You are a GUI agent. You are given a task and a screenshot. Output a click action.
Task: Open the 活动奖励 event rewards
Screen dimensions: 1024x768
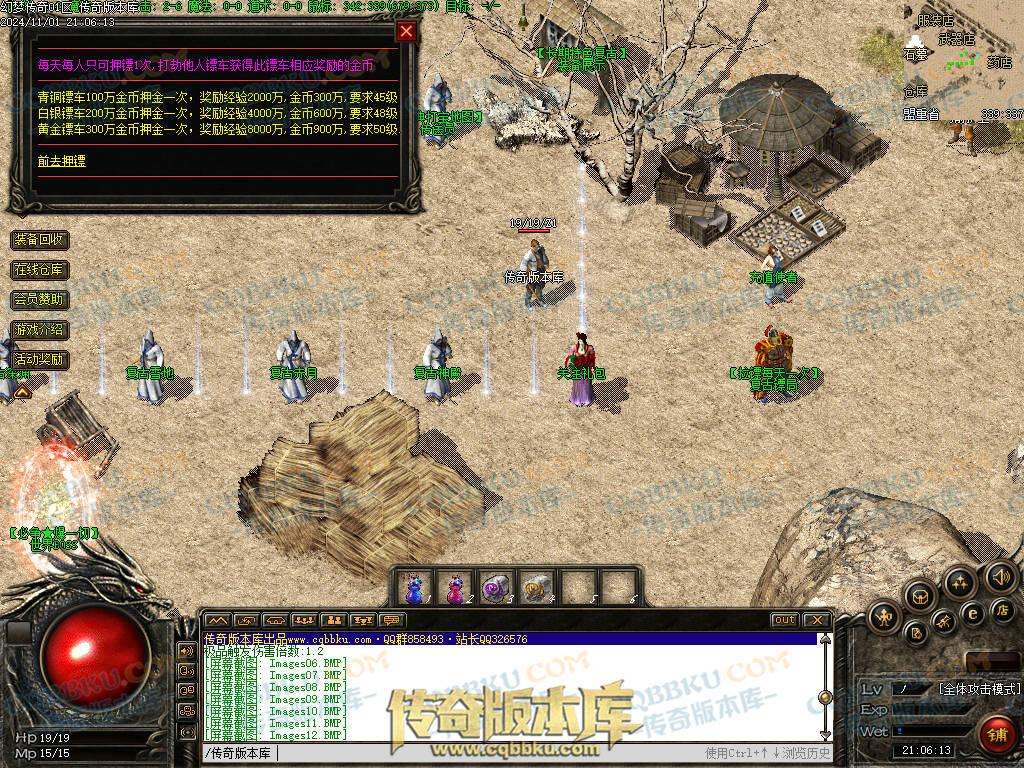[40, 358]
